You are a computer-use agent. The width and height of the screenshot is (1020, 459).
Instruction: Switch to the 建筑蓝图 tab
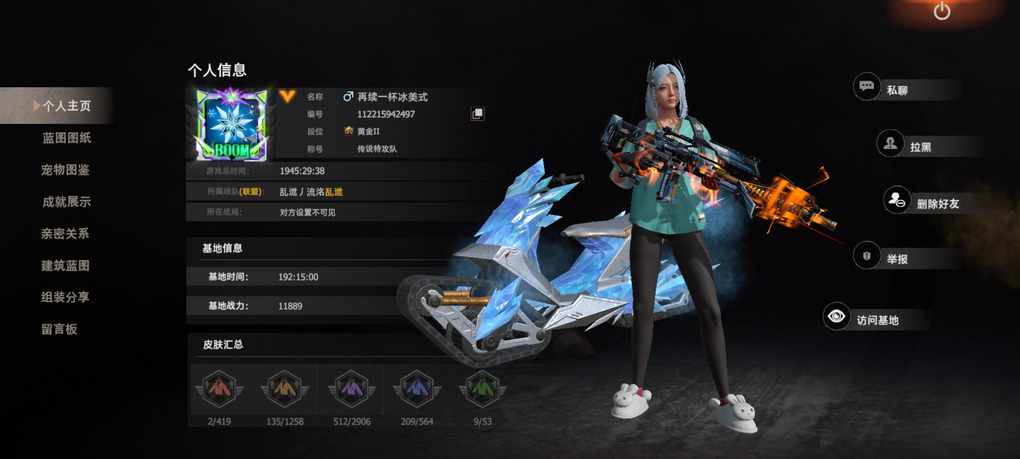coord(66,266)
